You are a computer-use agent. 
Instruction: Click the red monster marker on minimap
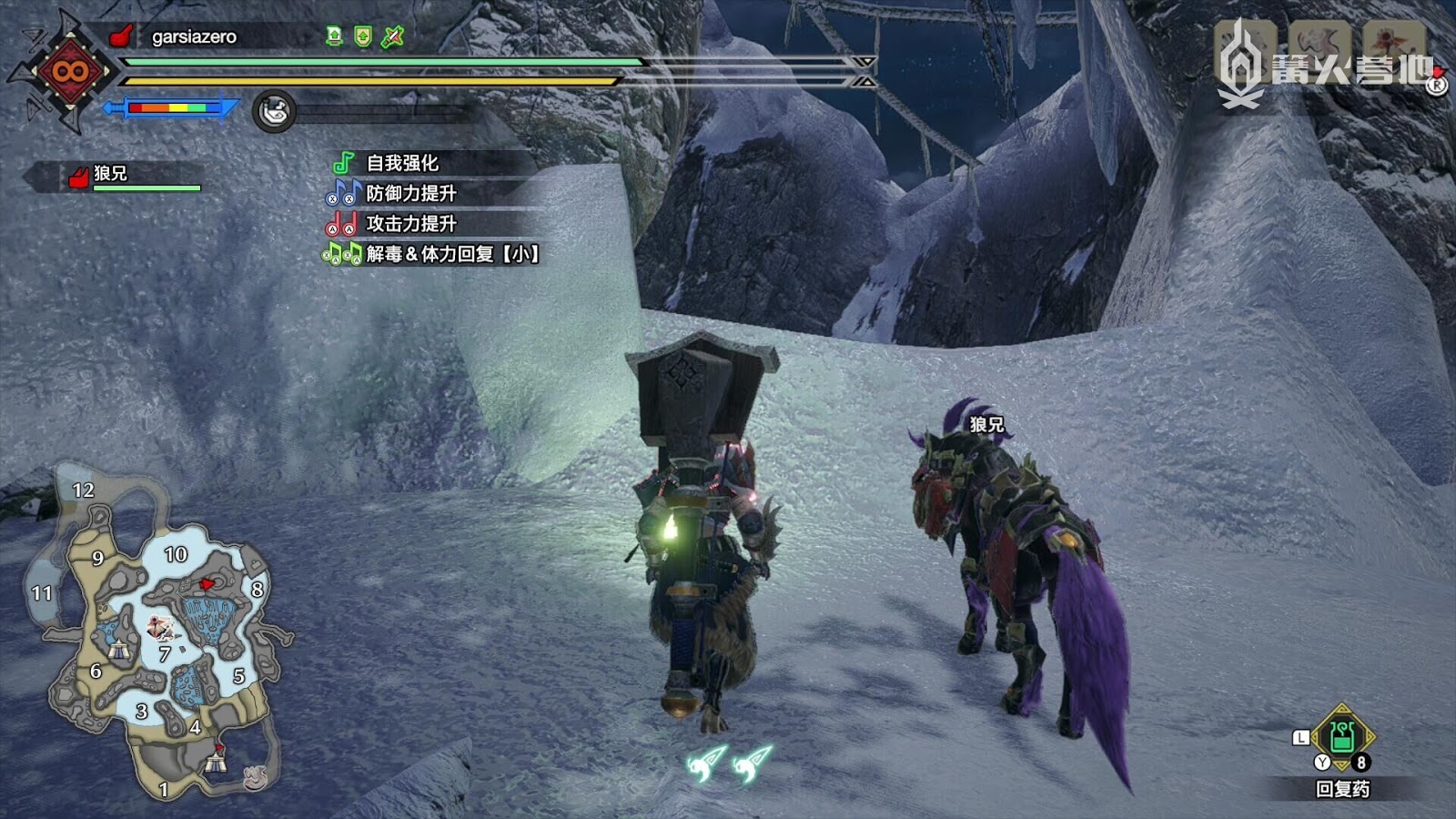pos(207,583)
